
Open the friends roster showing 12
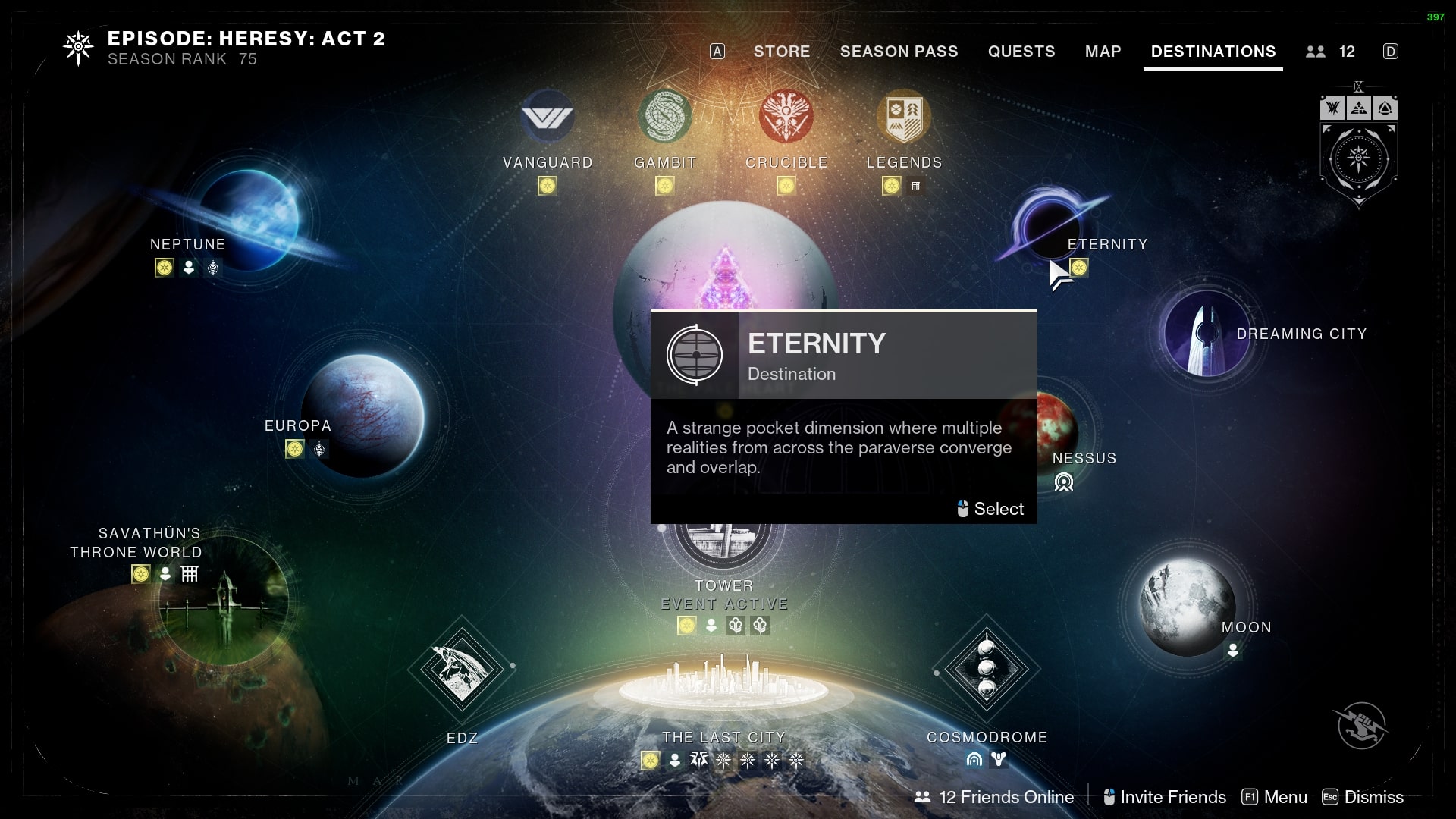pos(1331,52)
